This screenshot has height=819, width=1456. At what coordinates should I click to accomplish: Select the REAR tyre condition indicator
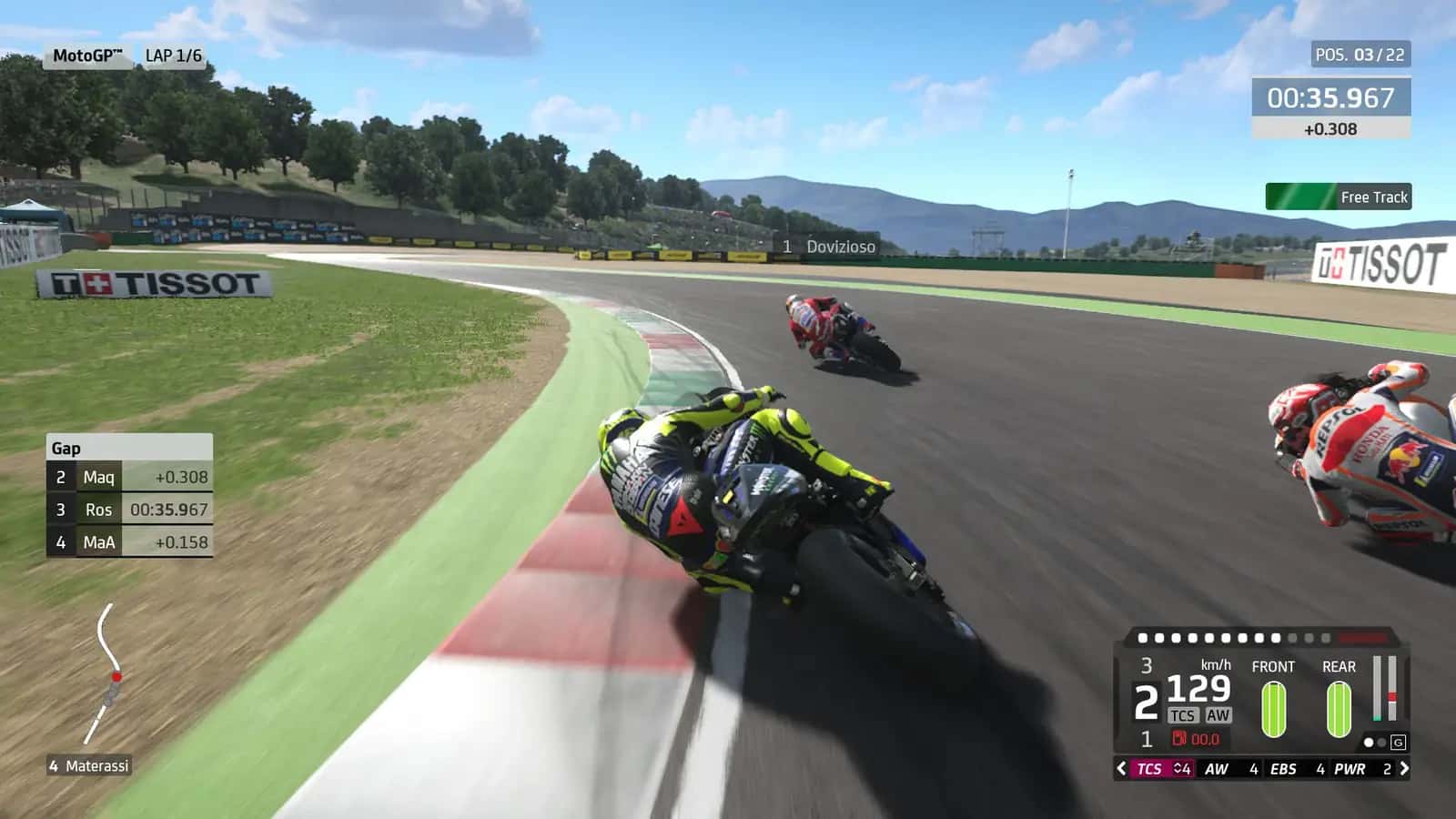[x=1340, y=709]
